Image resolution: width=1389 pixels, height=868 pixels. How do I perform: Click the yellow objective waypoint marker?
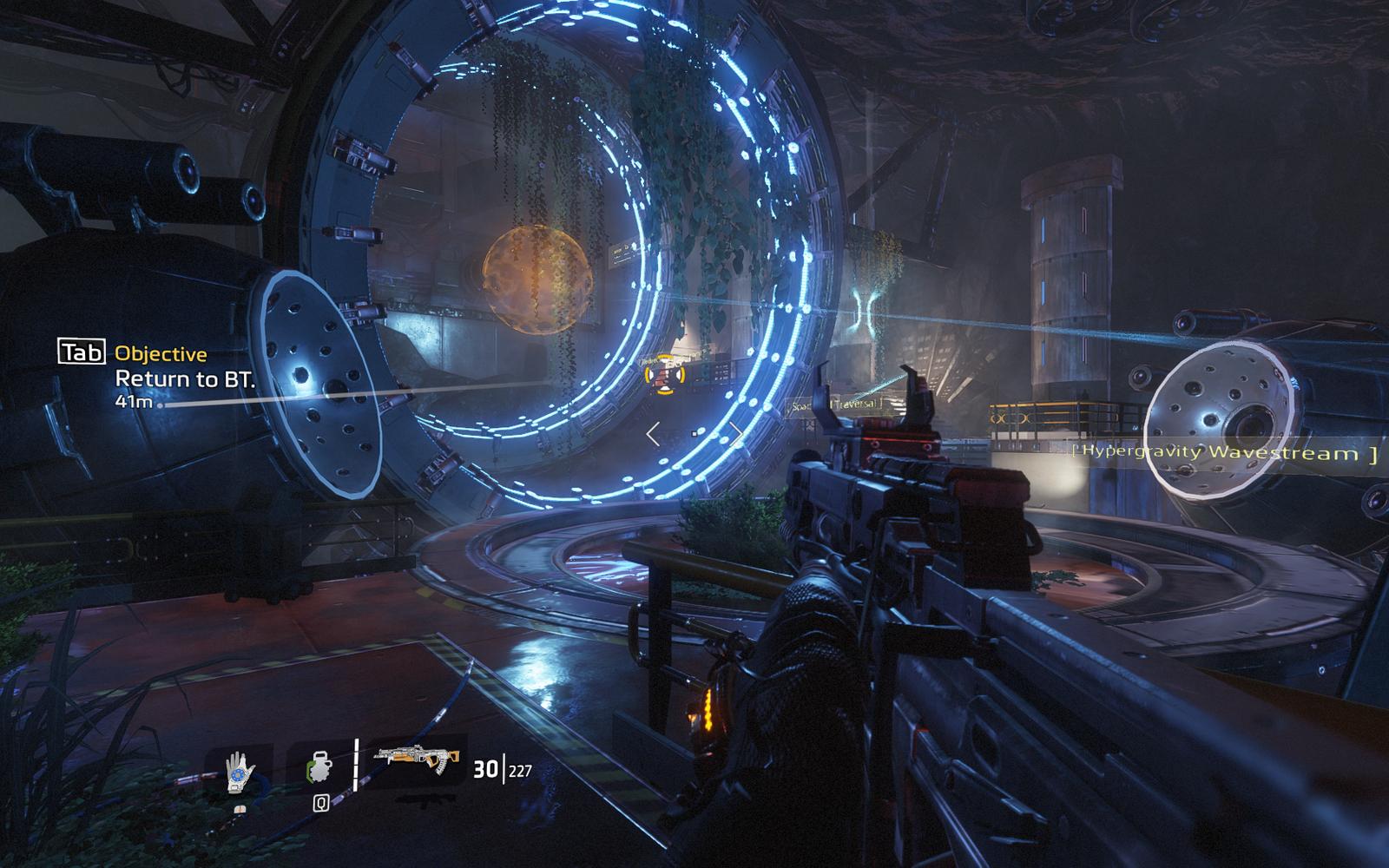[665, 373]
